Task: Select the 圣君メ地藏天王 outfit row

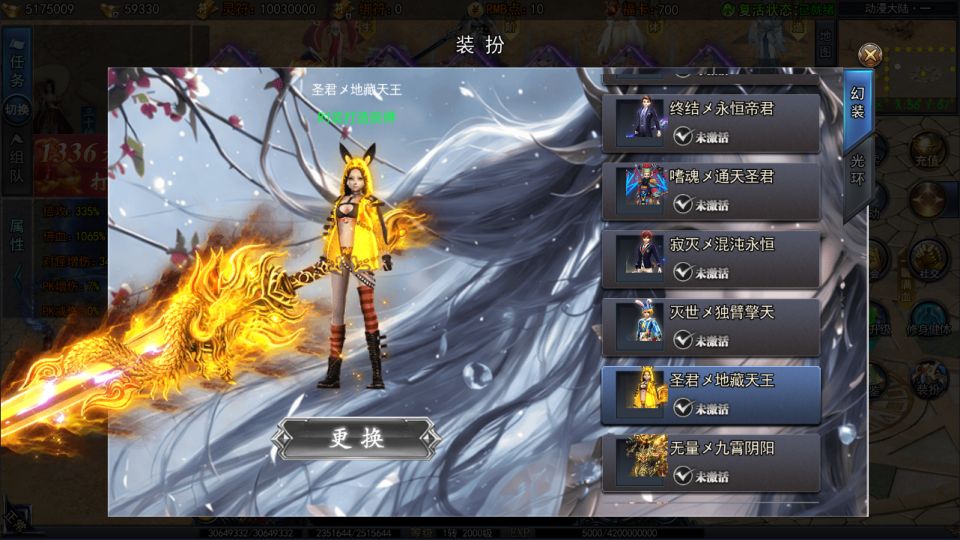Action: [x=710, y=395]
